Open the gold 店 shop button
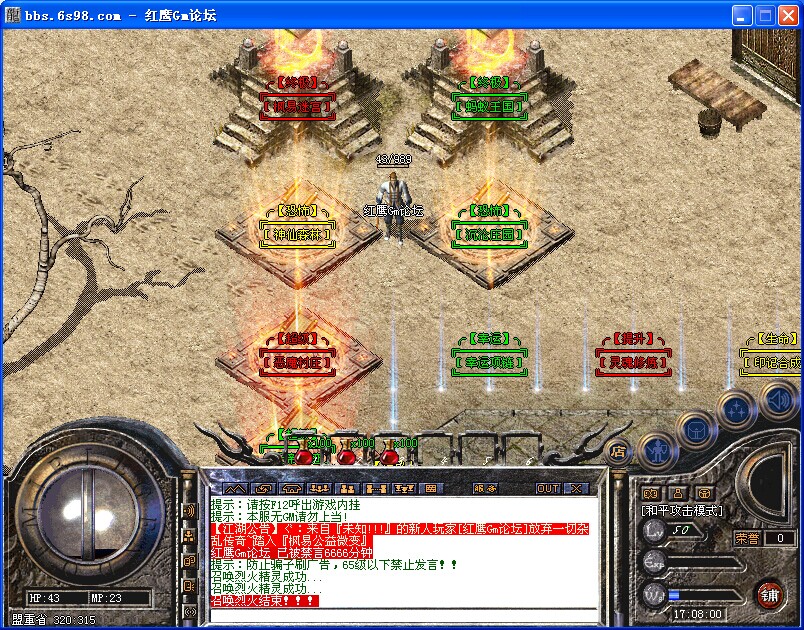 tap(618, 451)
